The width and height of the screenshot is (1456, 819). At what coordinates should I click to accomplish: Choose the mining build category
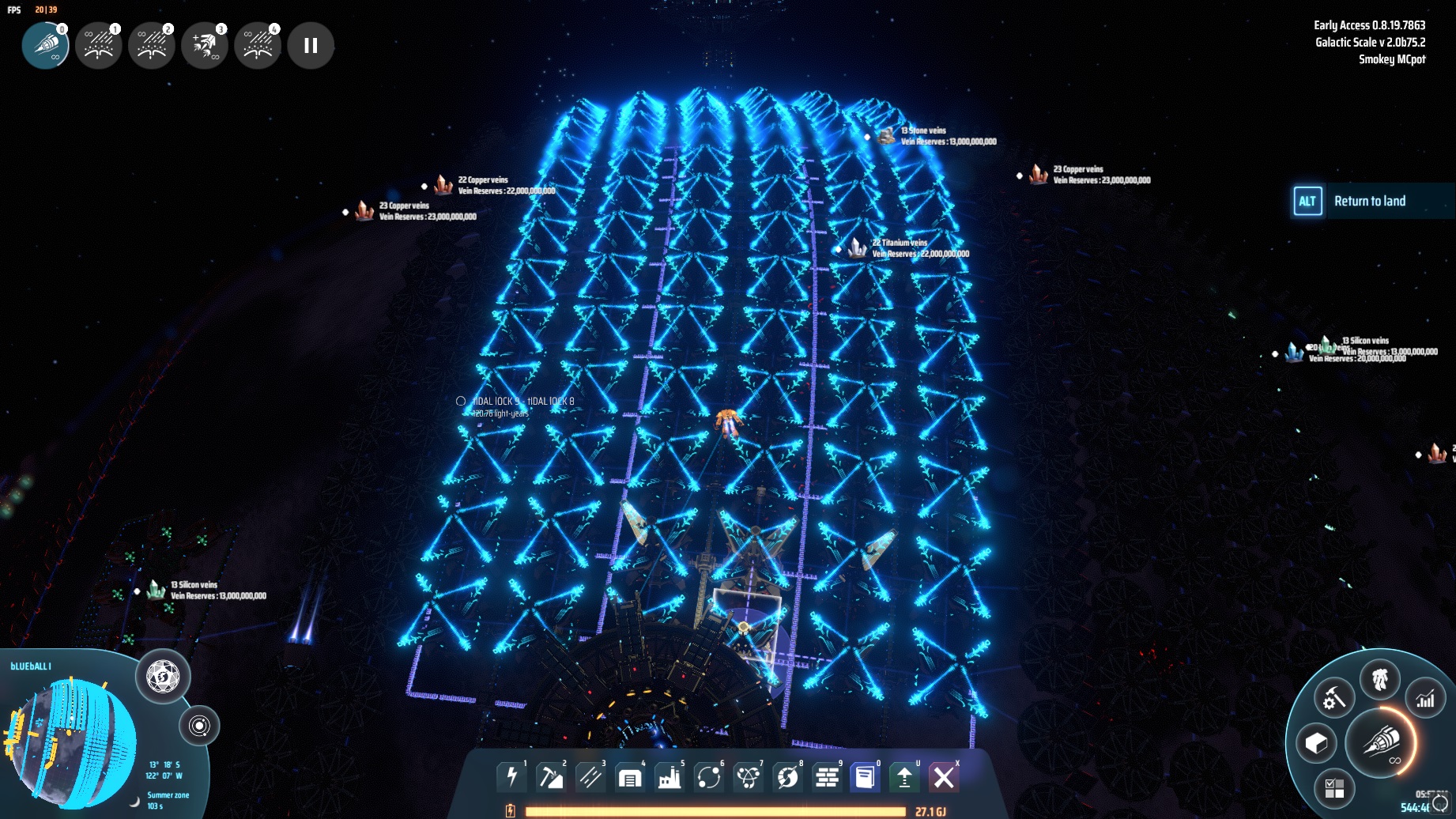pos(551,777)
